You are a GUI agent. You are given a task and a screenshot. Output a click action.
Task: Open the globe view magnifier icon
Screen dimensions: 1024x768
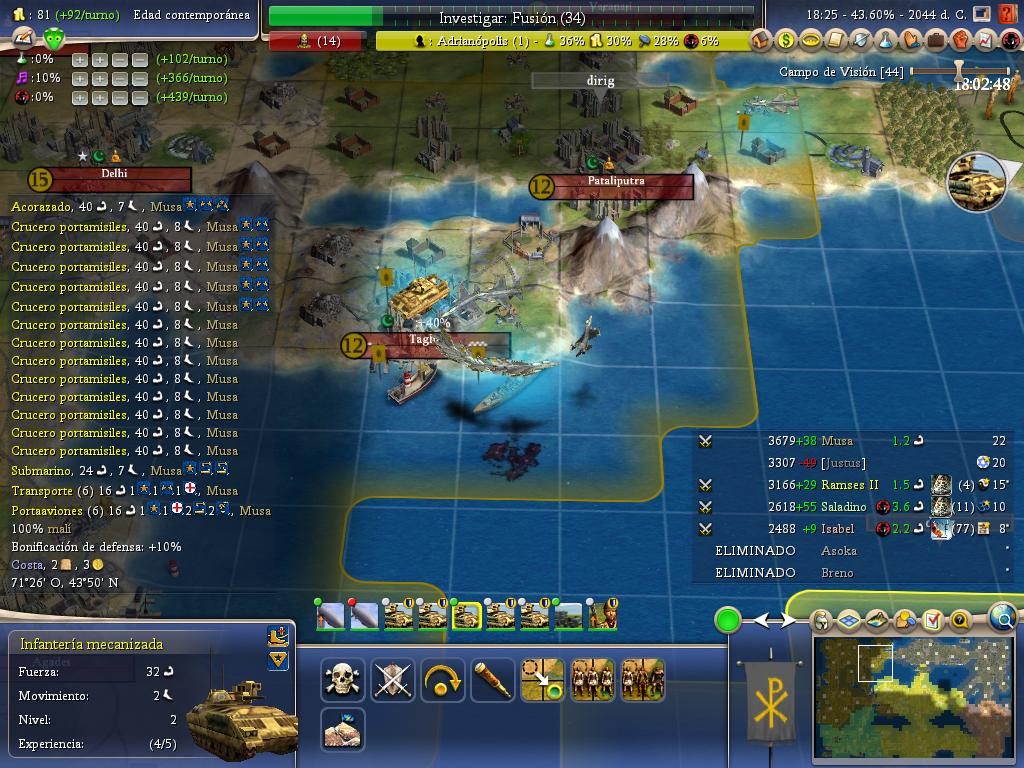click(1003, 619)
